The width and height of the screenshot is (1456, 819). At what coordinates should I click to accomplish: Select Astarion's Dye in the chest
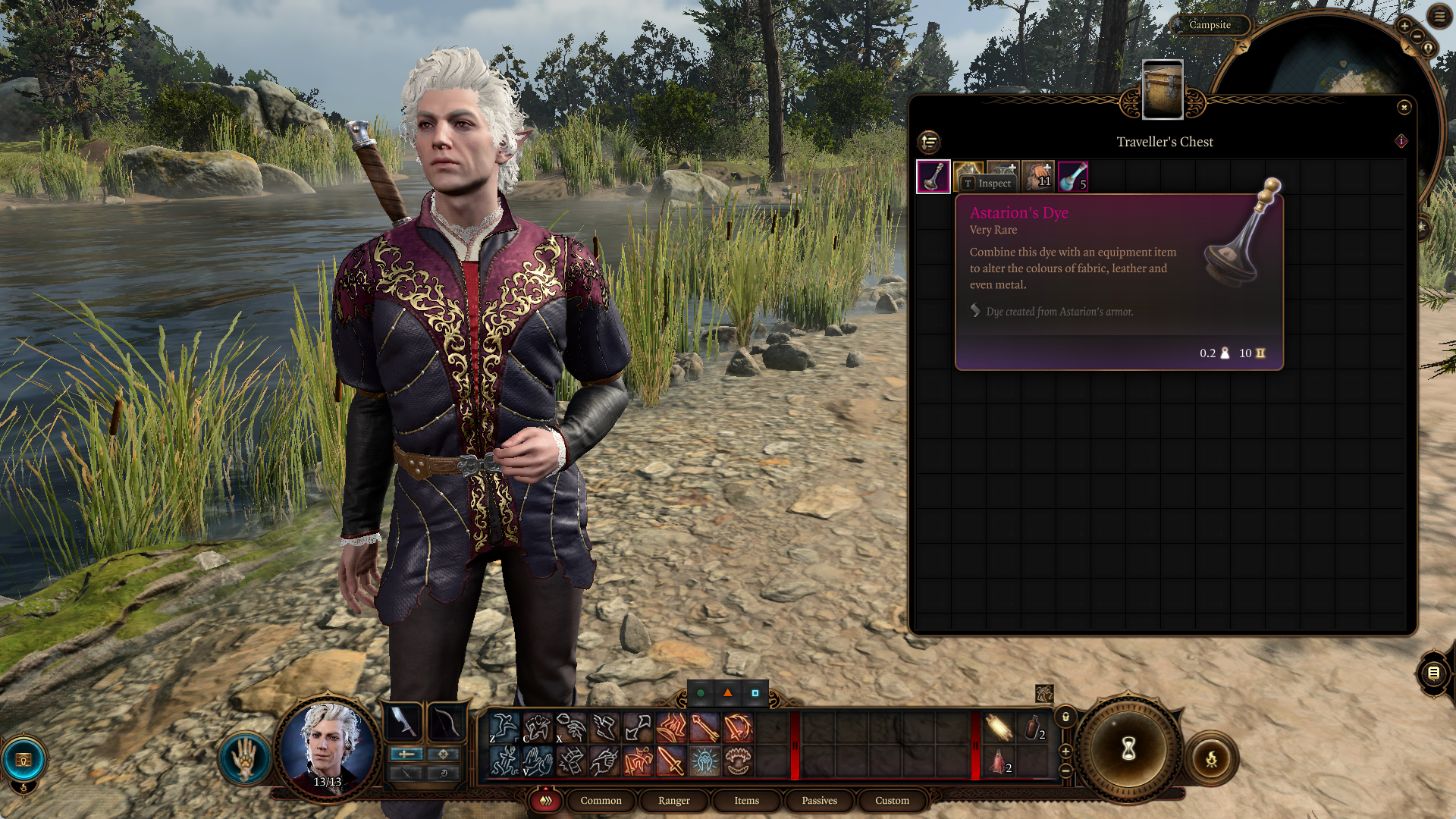pos(934,177)
